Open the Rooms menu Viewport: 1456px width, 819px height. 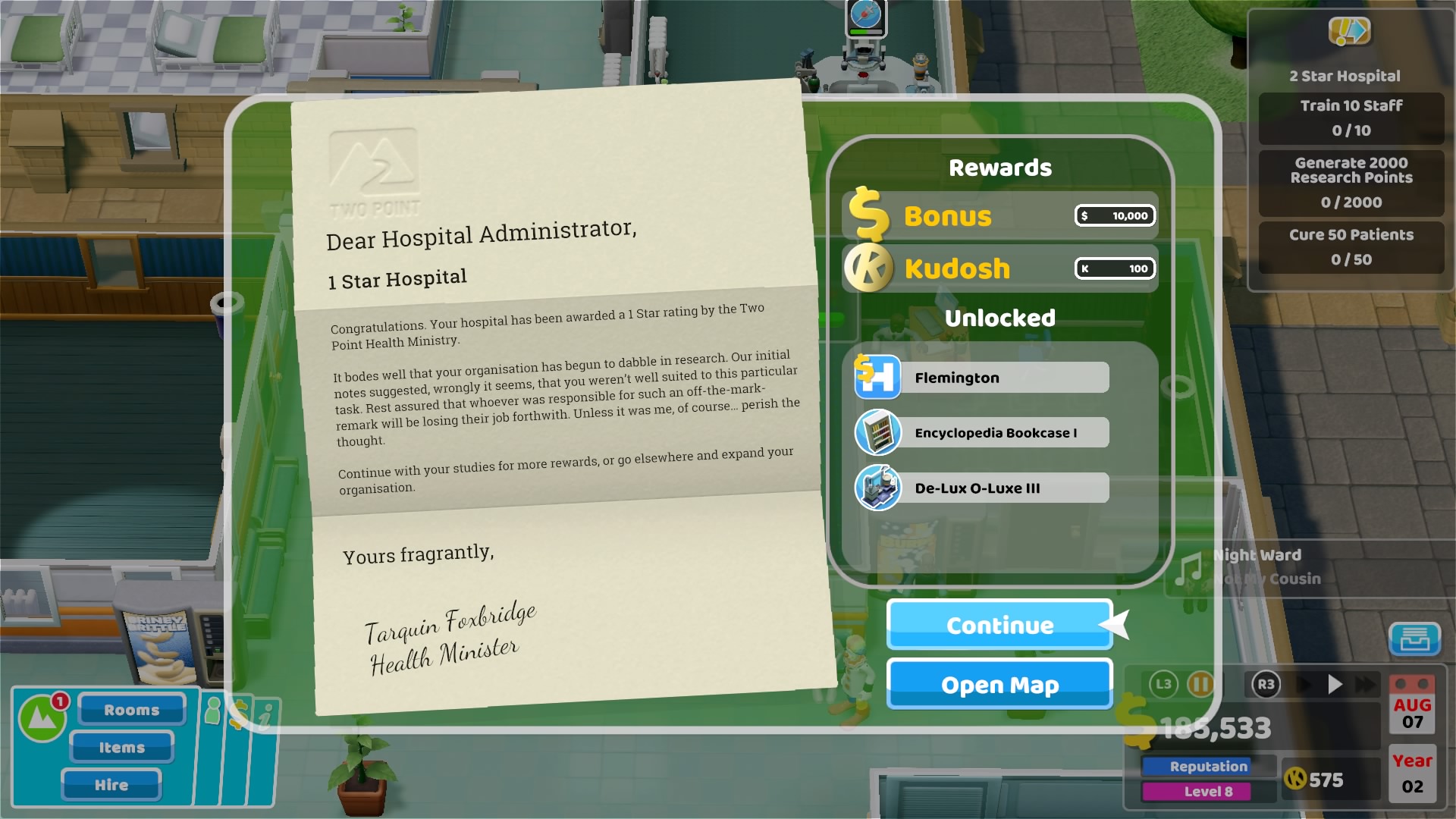pos(130,710)
